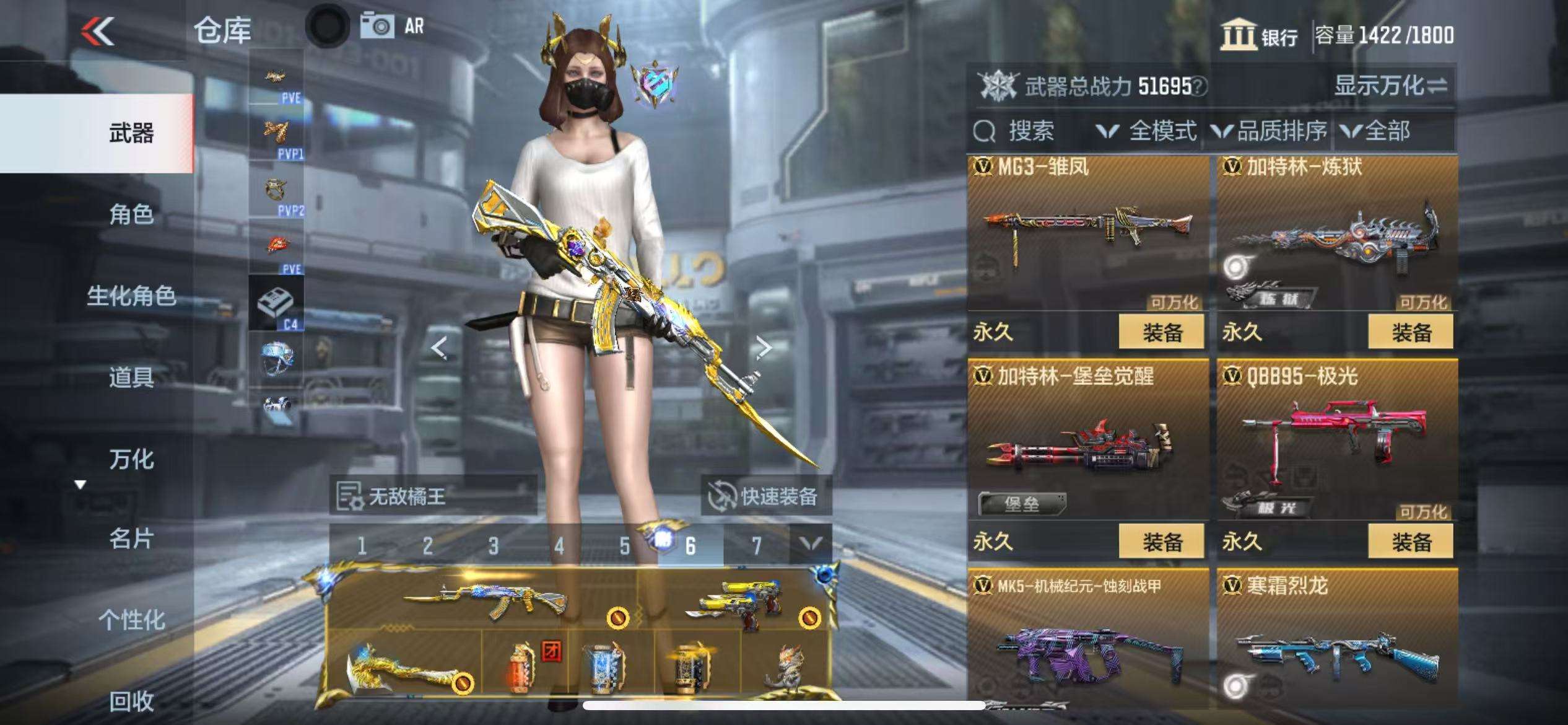This screenshot has width=1568, height=725.
Task: Toggle the 显示万化 display option
Action: pyautogui.click(x=1390, y=86)
